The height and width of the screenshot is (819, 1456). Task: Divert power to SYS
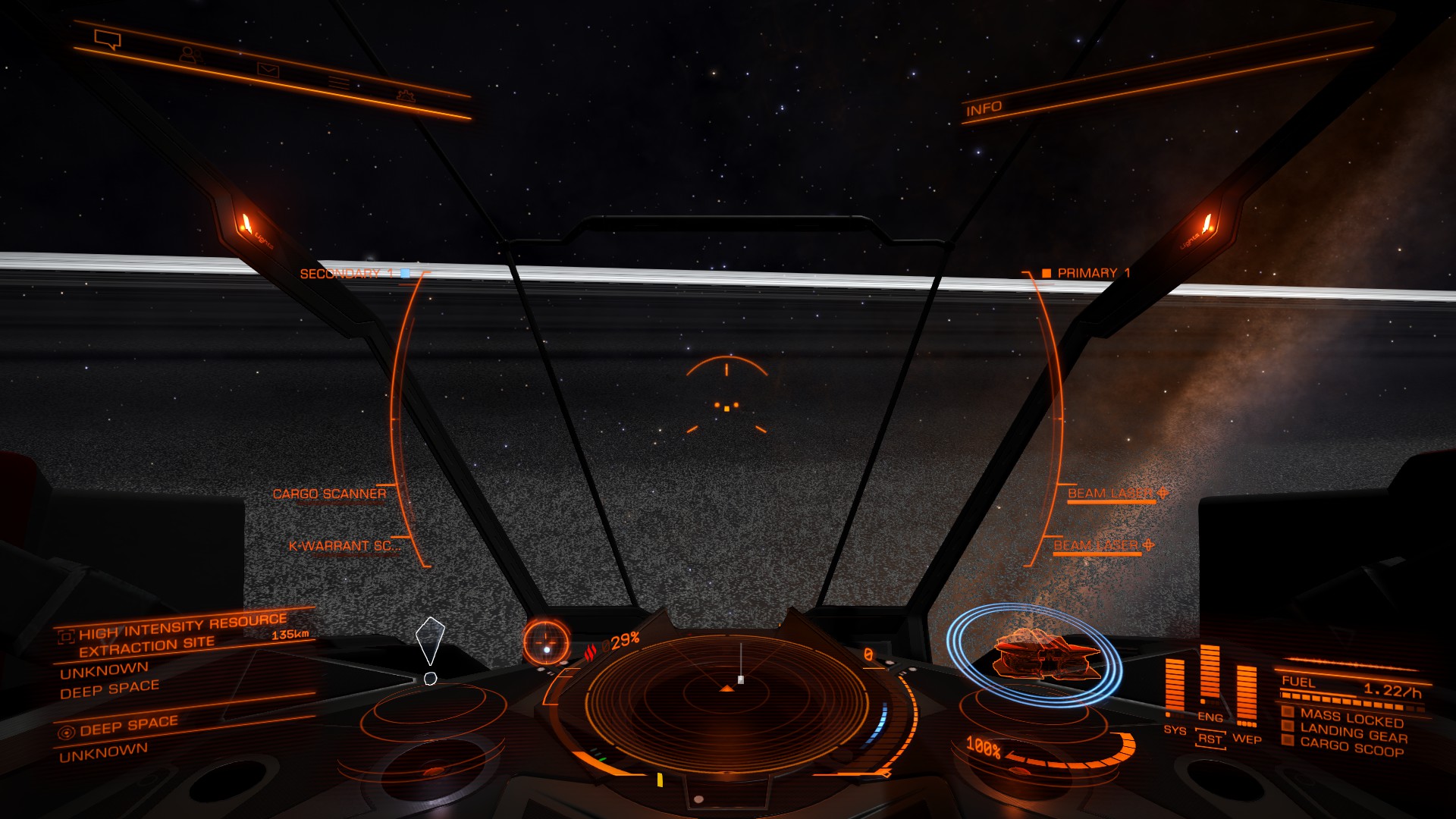(x=1174, y=730)
